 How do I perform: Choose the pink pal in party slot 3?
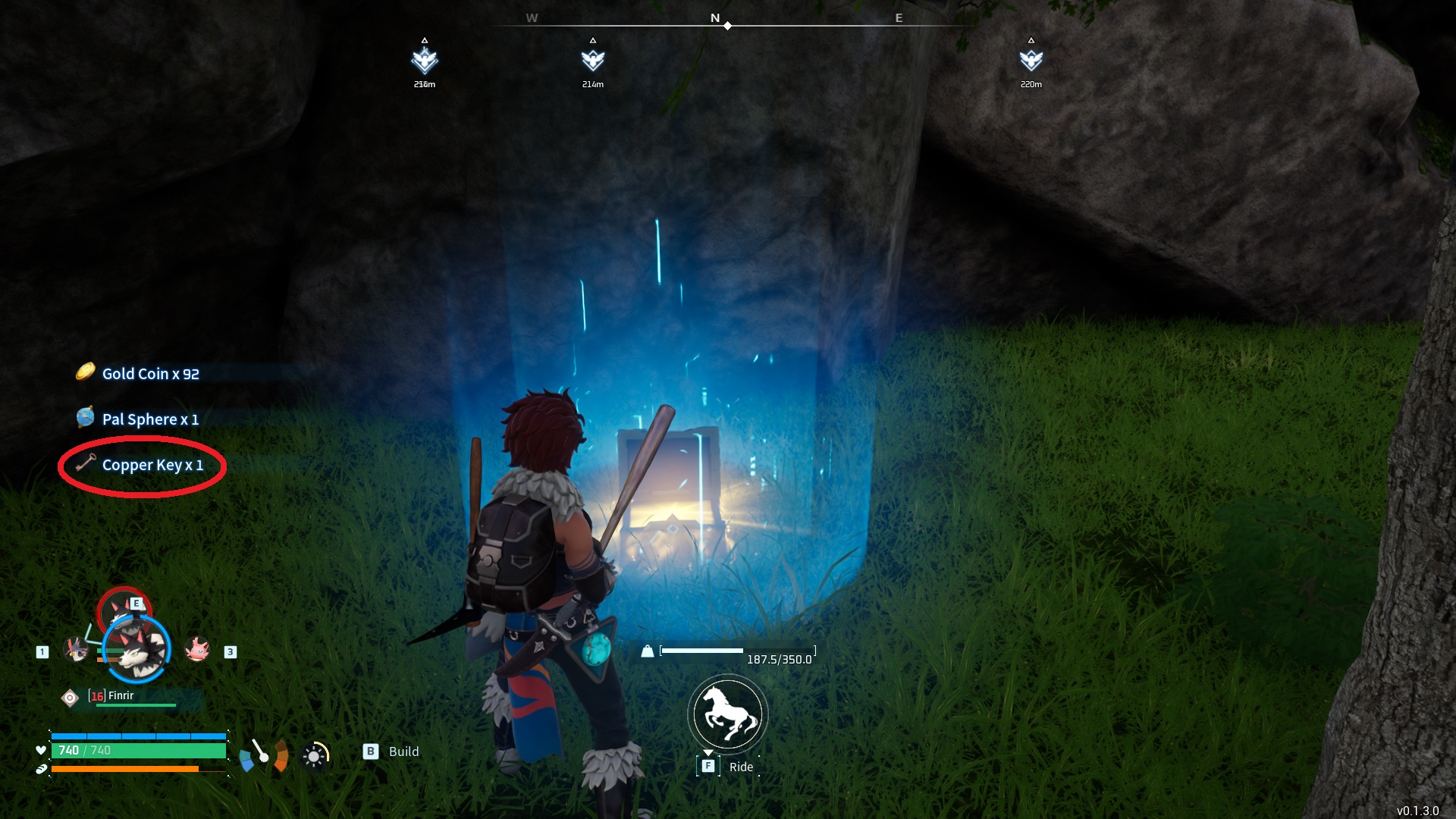pyautogui.click(x=197, y=649)
